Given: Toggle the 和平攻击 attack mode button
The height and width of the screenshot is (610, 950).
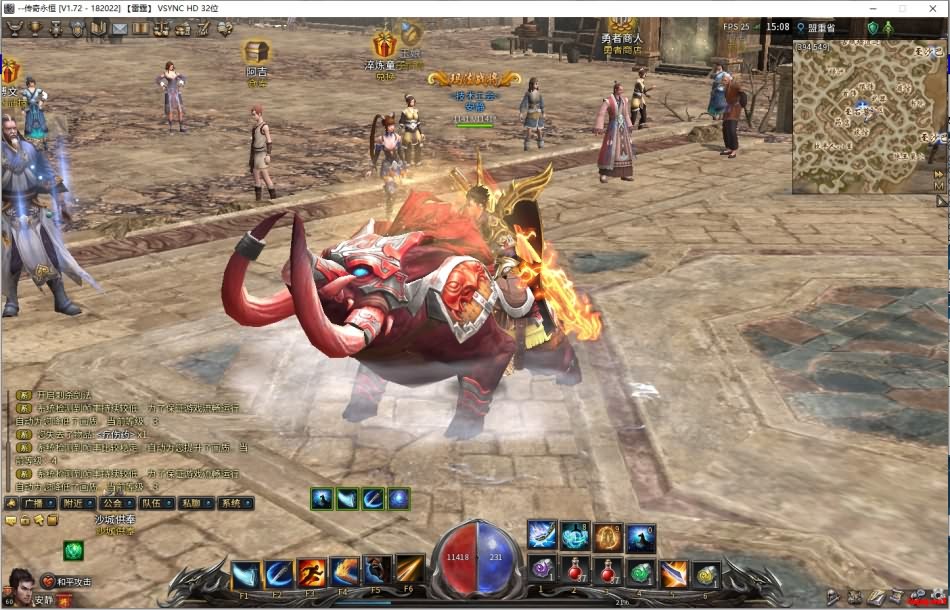Looking at the screenshot, I should coord(67,582).
